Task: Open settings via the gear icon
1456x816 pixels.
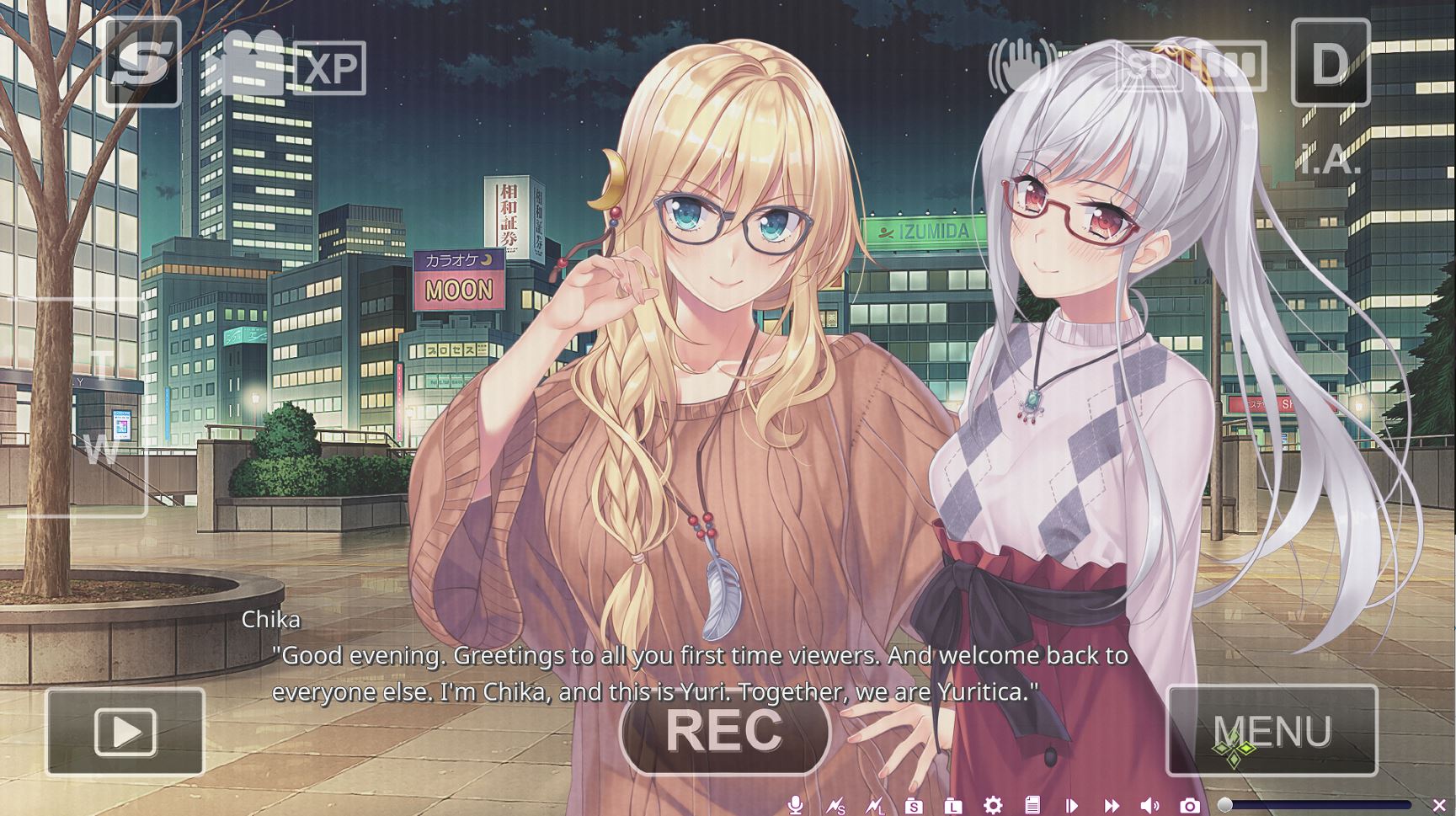Action: (x=993, y=805)
